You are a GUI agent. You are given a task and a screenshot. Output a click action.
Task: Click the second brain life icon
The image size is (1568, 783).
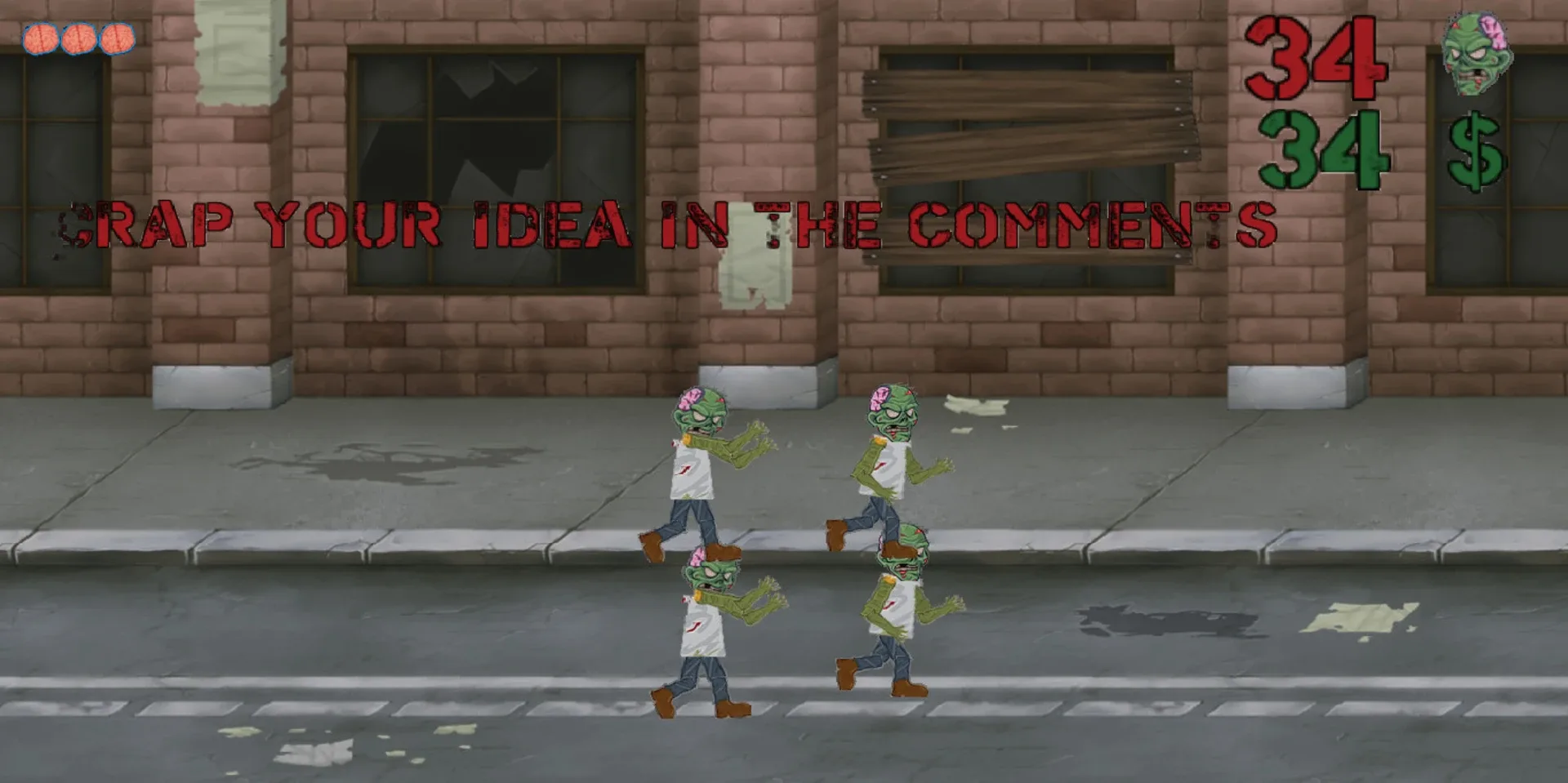(x=78, y=37)
